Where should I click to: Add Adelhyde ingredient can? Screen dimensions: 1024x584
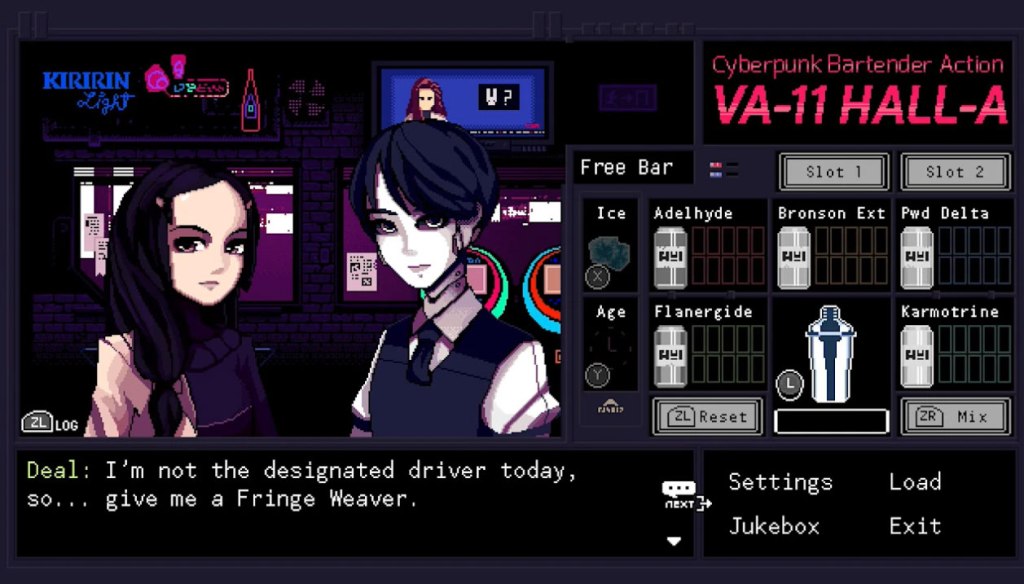(x=670, y=257)
